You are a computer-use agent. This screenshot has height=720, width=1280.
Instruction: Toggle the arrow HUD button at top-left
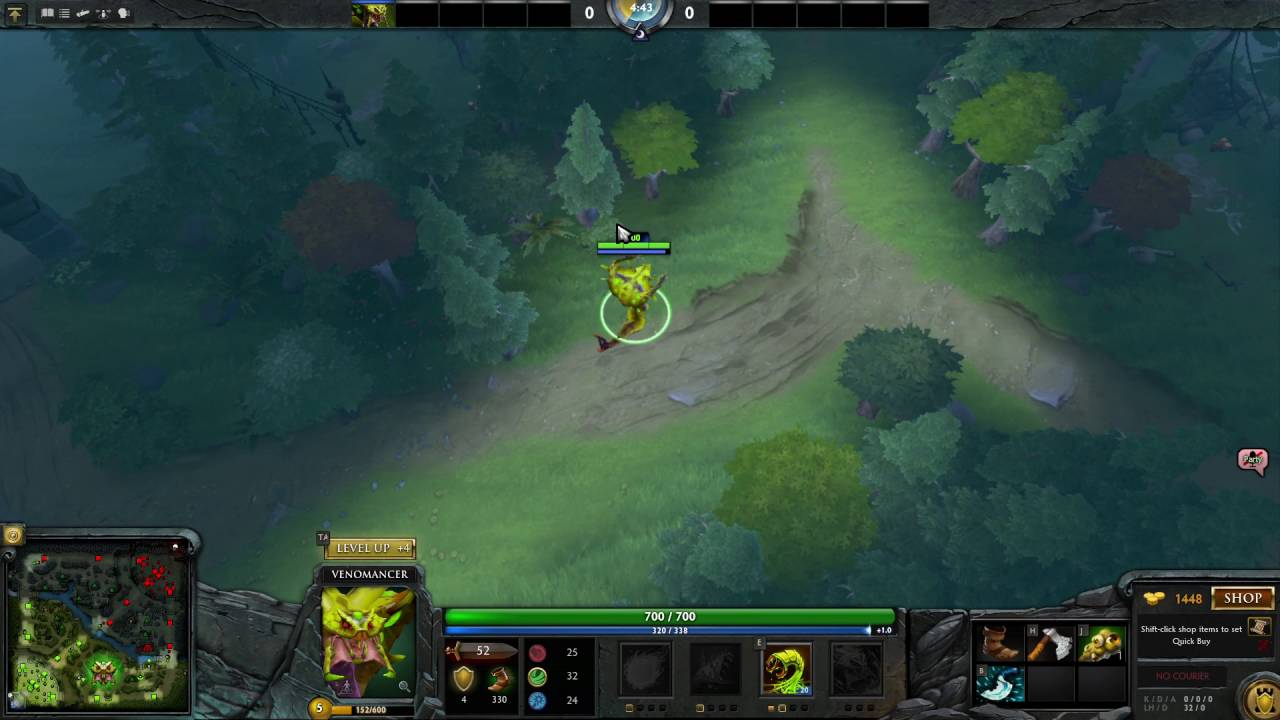click(15, 14)
